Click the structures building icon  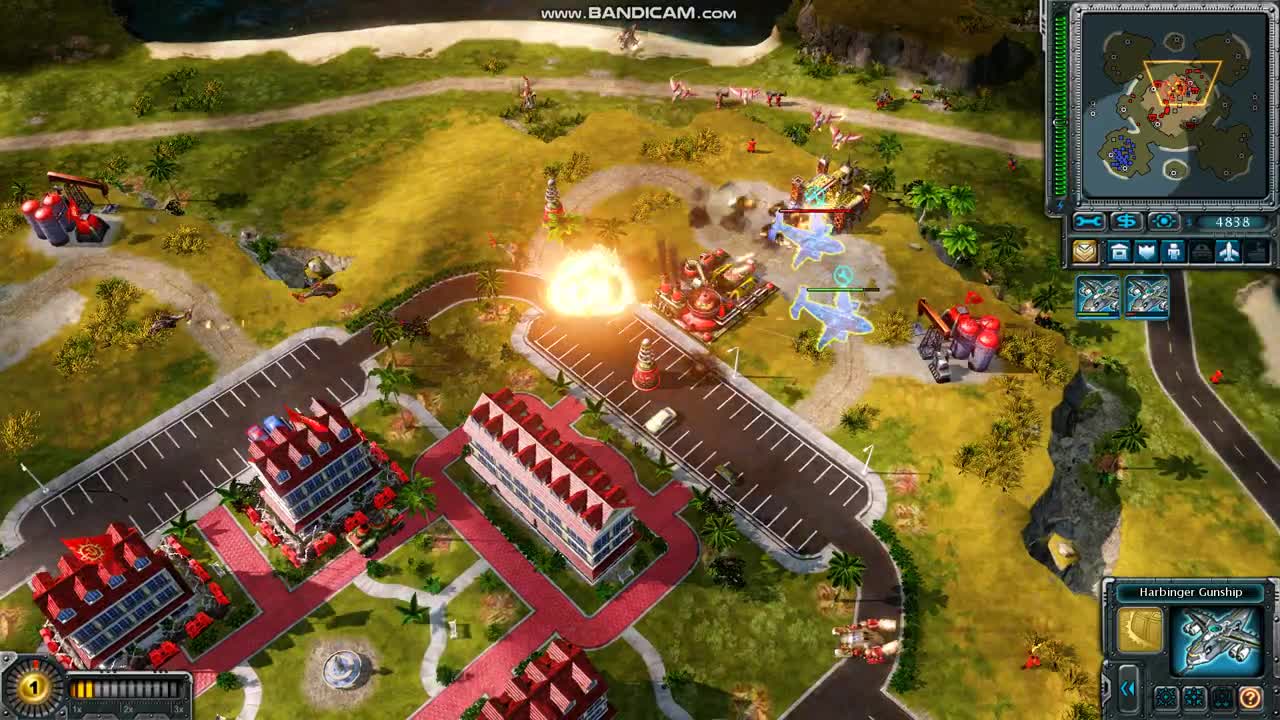1121,250
